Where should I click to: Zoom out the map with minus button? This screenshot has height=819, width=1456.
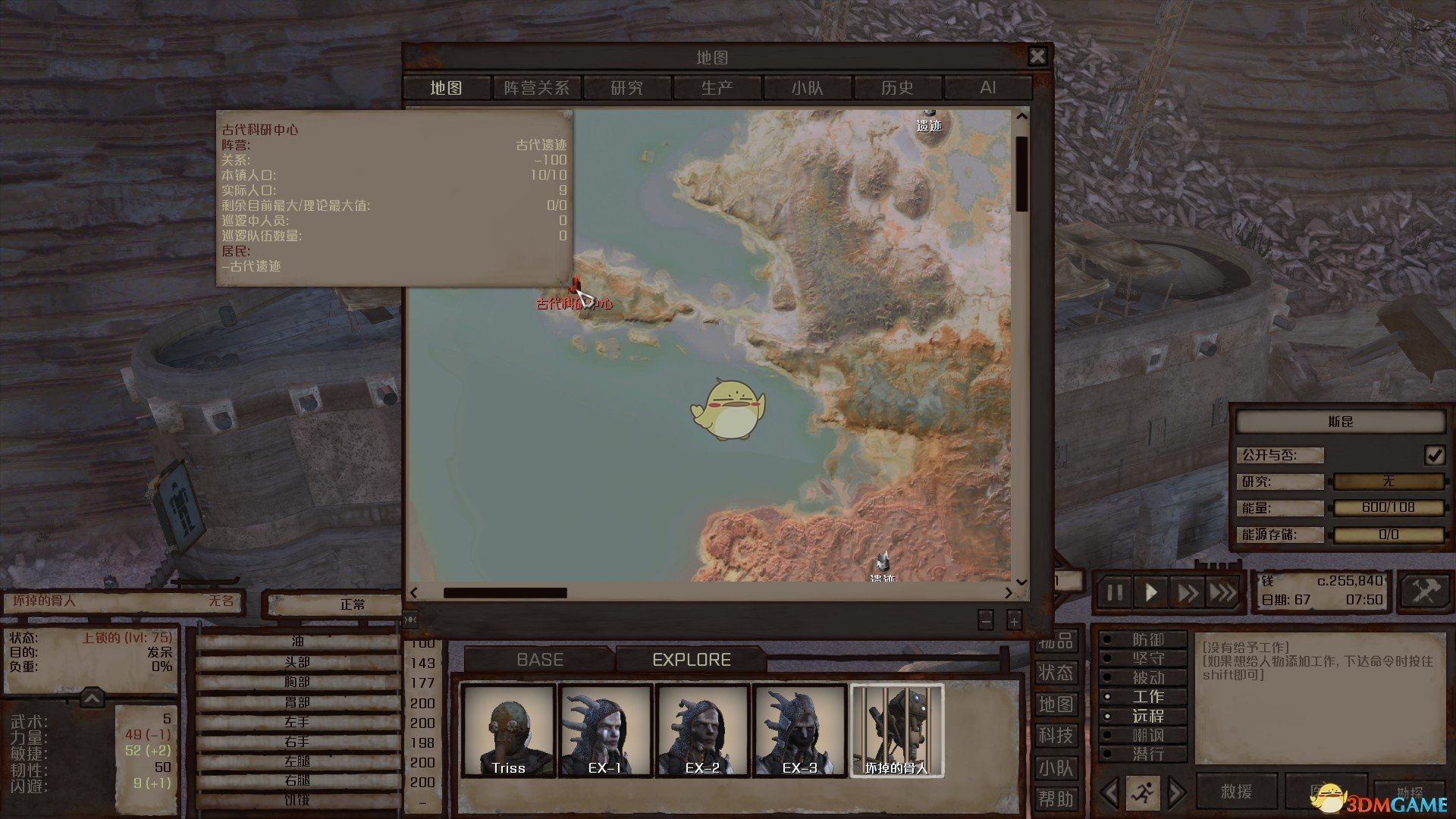coord(985,620)
